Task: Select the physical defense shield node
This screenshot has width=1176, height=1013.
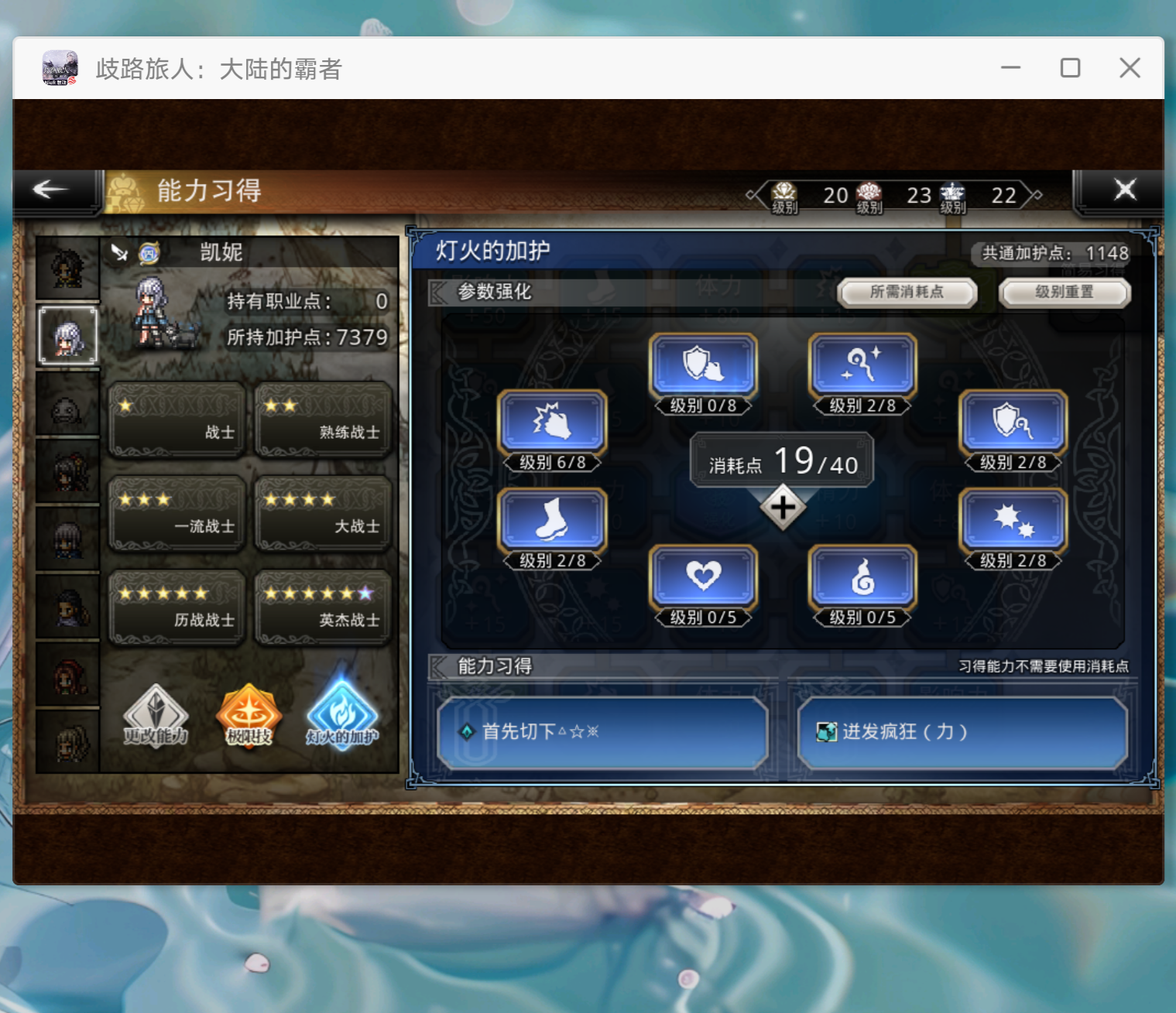Action: click(x=701, y=365)
